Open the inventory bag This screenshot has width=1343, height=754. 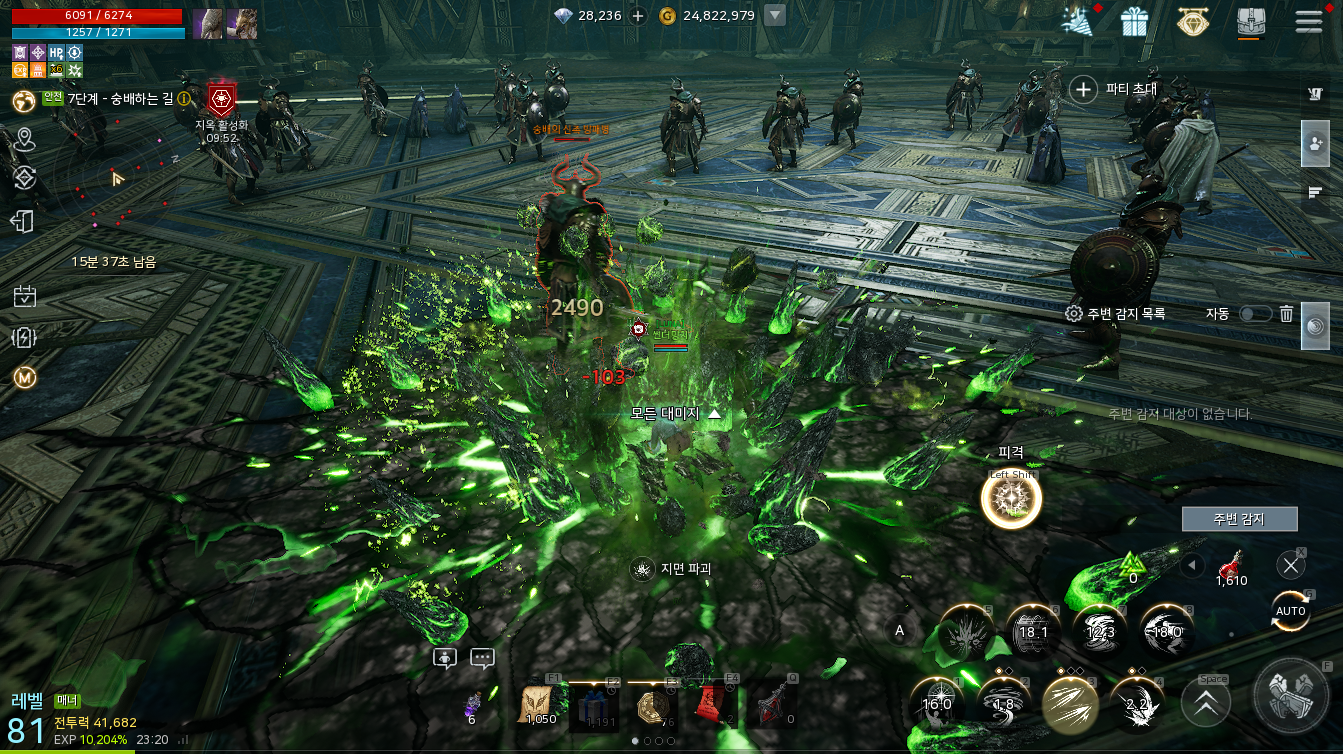[1251, 21]
